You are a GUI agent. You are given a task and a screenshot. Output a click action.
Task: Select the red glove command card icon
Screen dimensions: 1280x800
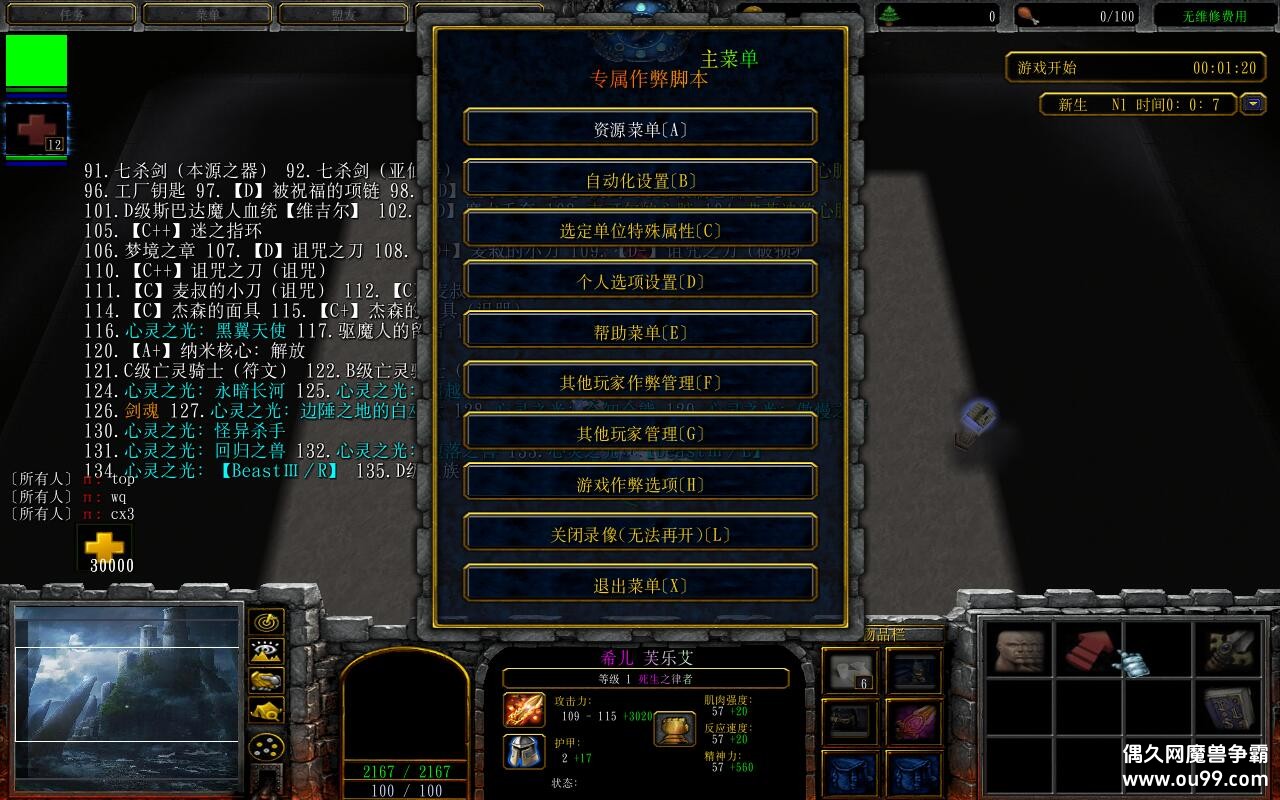click(x=1088, y=648)
